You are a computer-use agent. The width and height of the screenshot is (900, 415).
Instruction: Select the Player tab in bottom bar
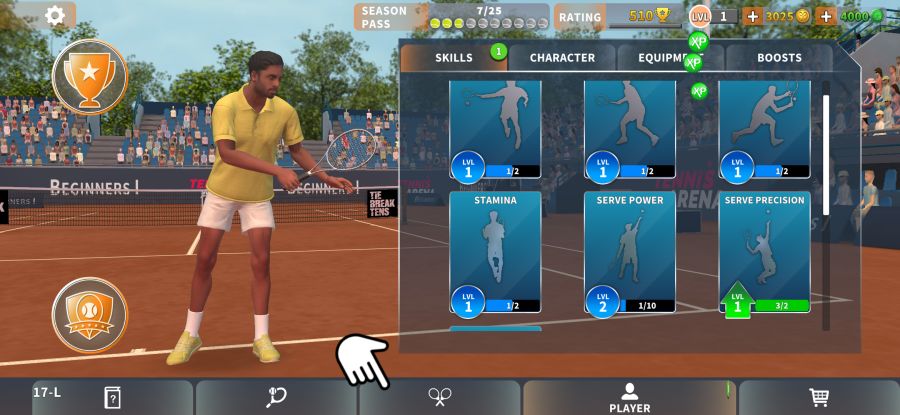pyautogui.click(x=630, y=397)
